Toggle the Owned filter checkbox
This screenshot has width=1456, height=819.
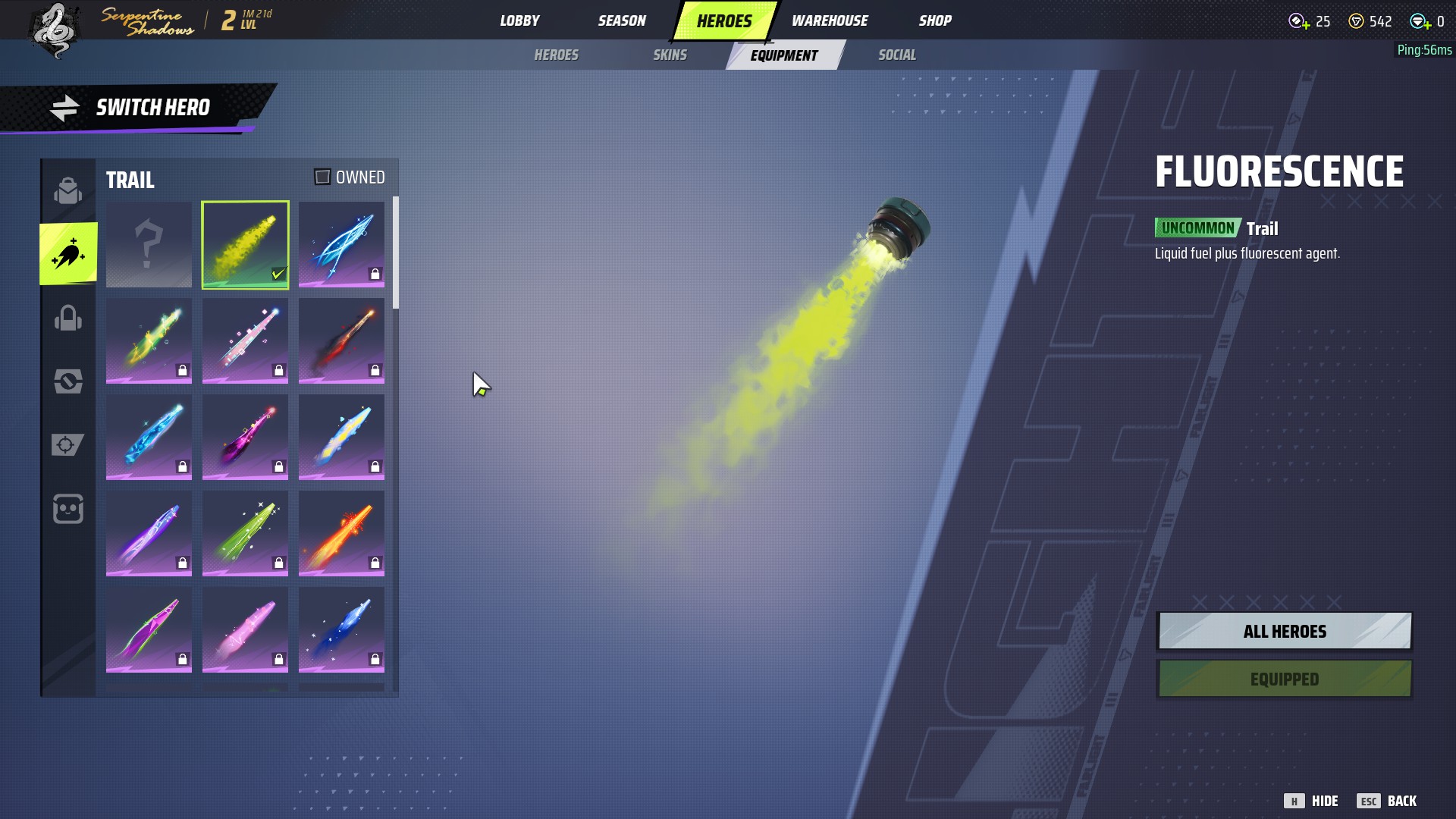322,177
